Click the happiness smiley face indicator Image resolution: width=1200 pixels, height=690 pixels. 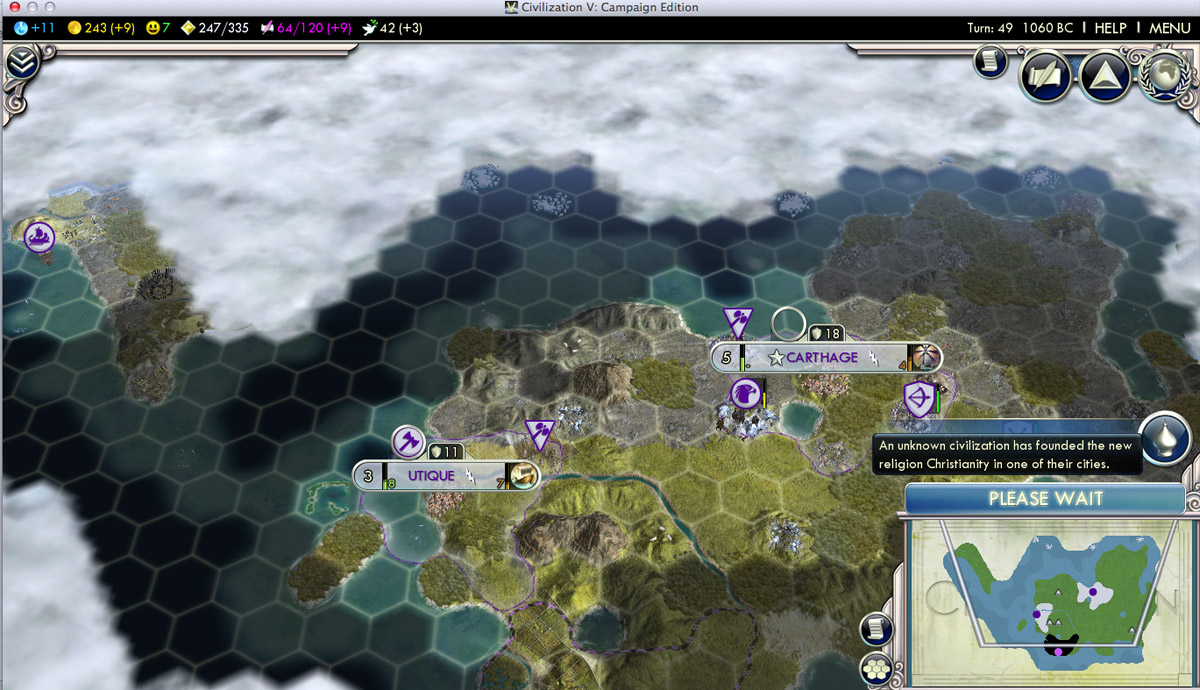click(157, 28)
